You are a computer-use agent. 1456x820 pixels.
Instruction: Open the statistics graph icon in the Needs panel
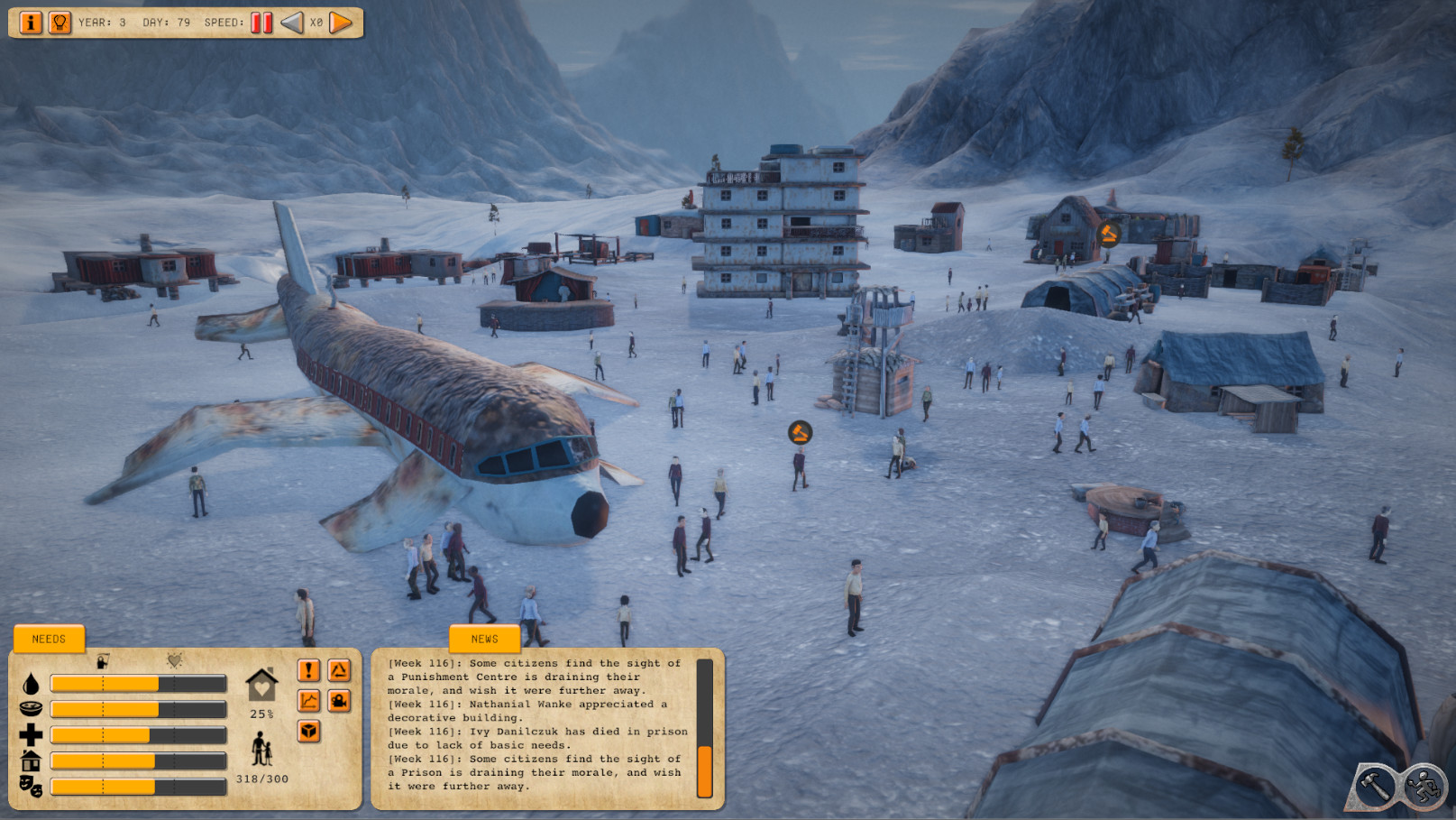(307, 702)
